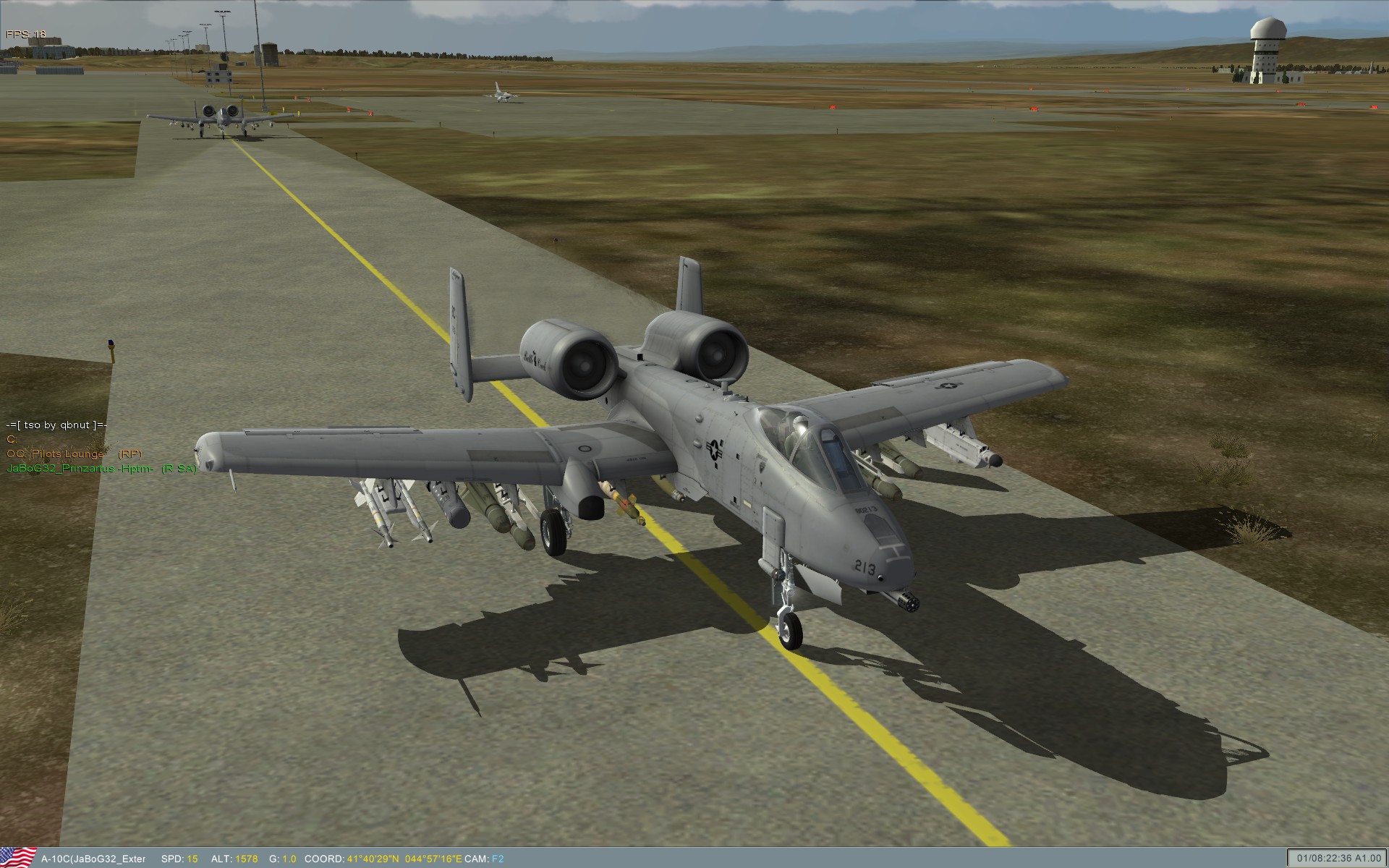Click the US flag icon in status bar

(x=18, y=857)
